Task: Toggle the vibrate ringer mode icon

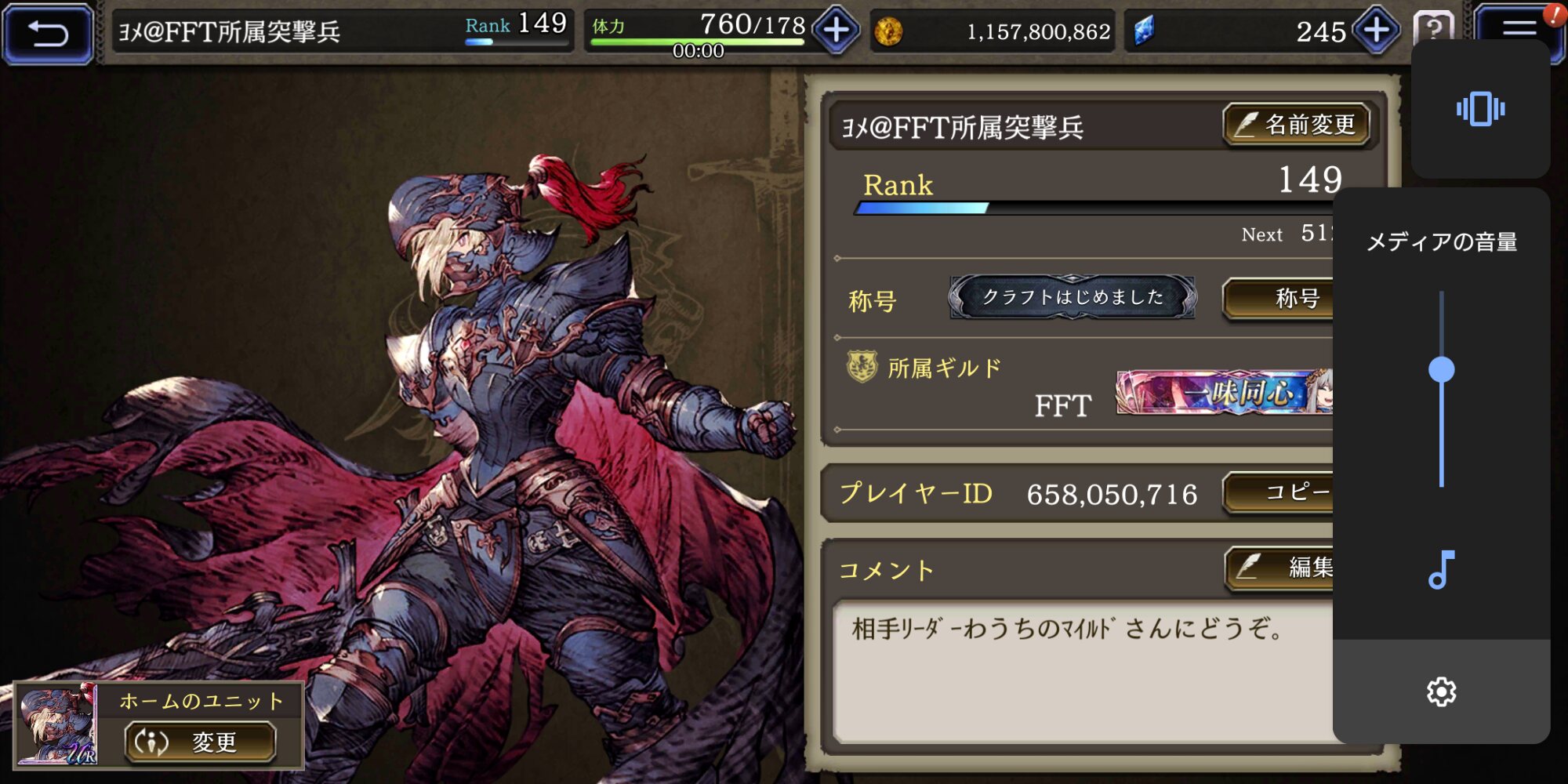Action: (1480, 109)
